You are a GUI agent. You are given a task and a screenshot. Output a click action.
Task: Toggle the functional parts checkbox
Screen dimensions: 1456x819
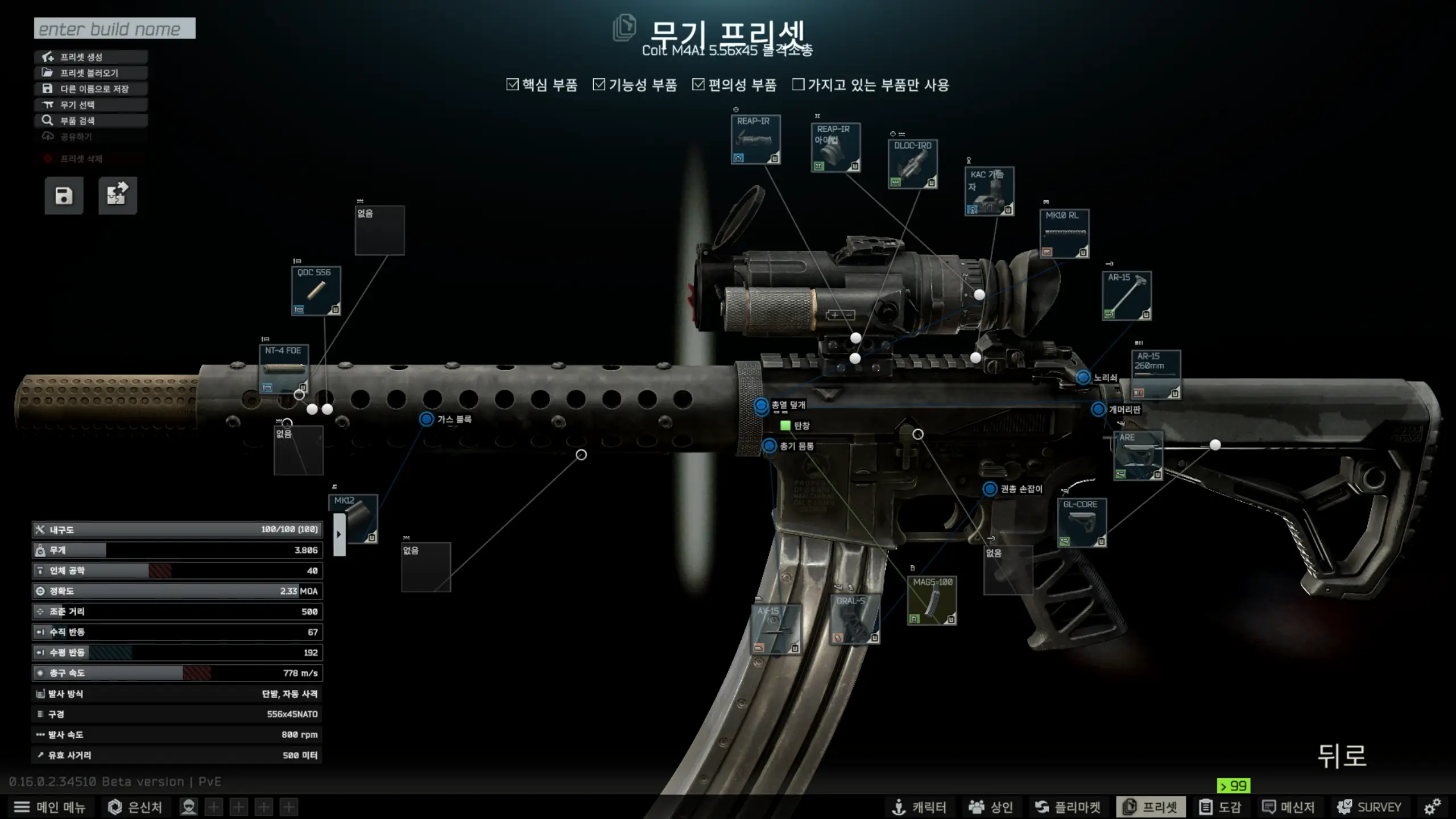coord(599,85)
